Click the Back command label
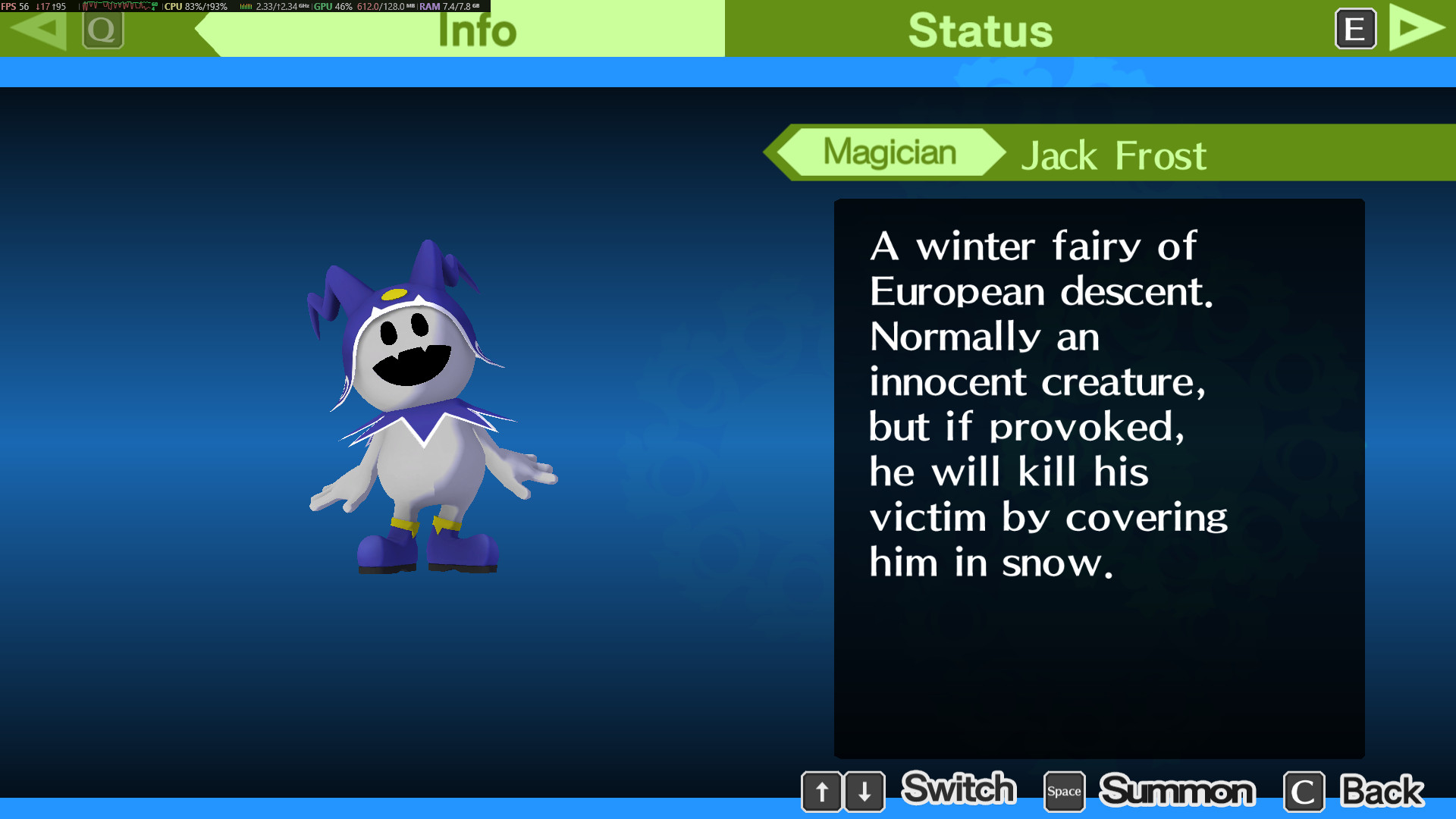 click(x=1382, y=791)
